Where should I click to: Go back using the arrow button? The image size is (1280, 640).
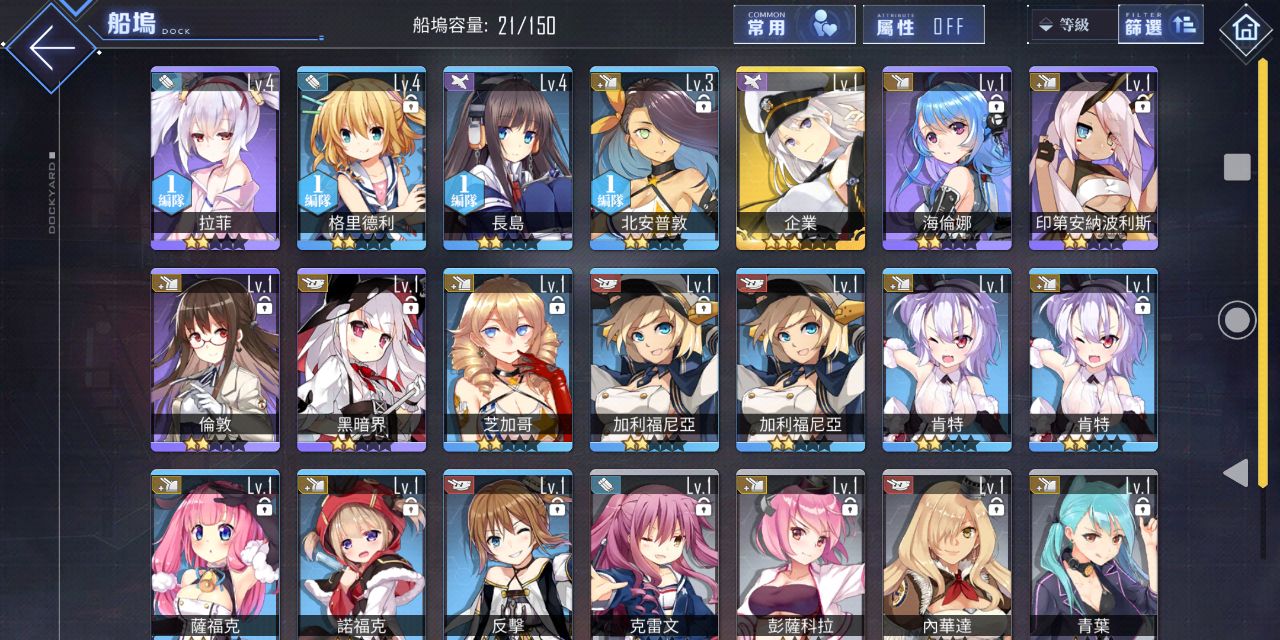[x=50, y=47]
